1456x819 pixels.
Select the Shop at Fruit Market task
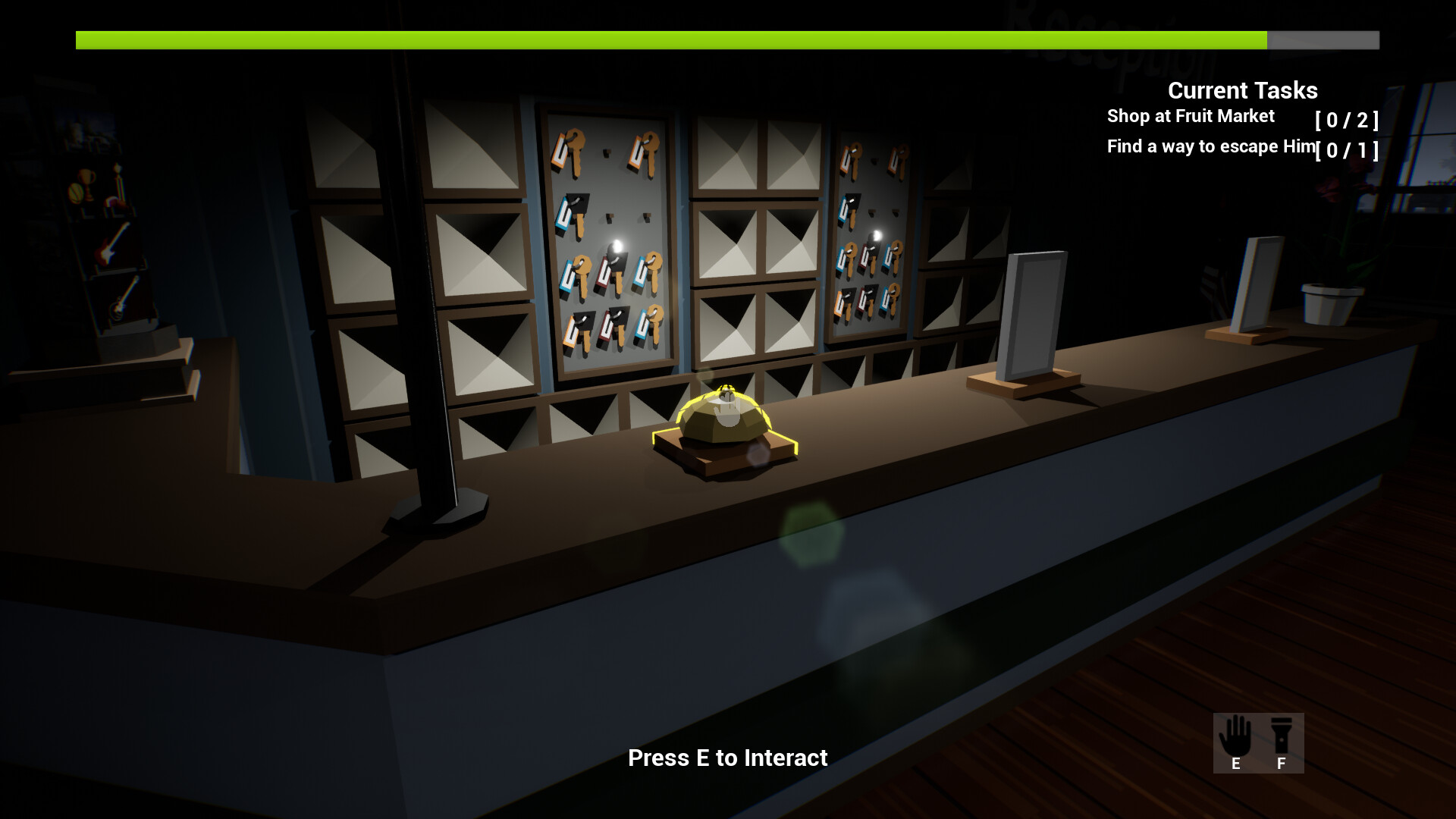point(1189,116)
